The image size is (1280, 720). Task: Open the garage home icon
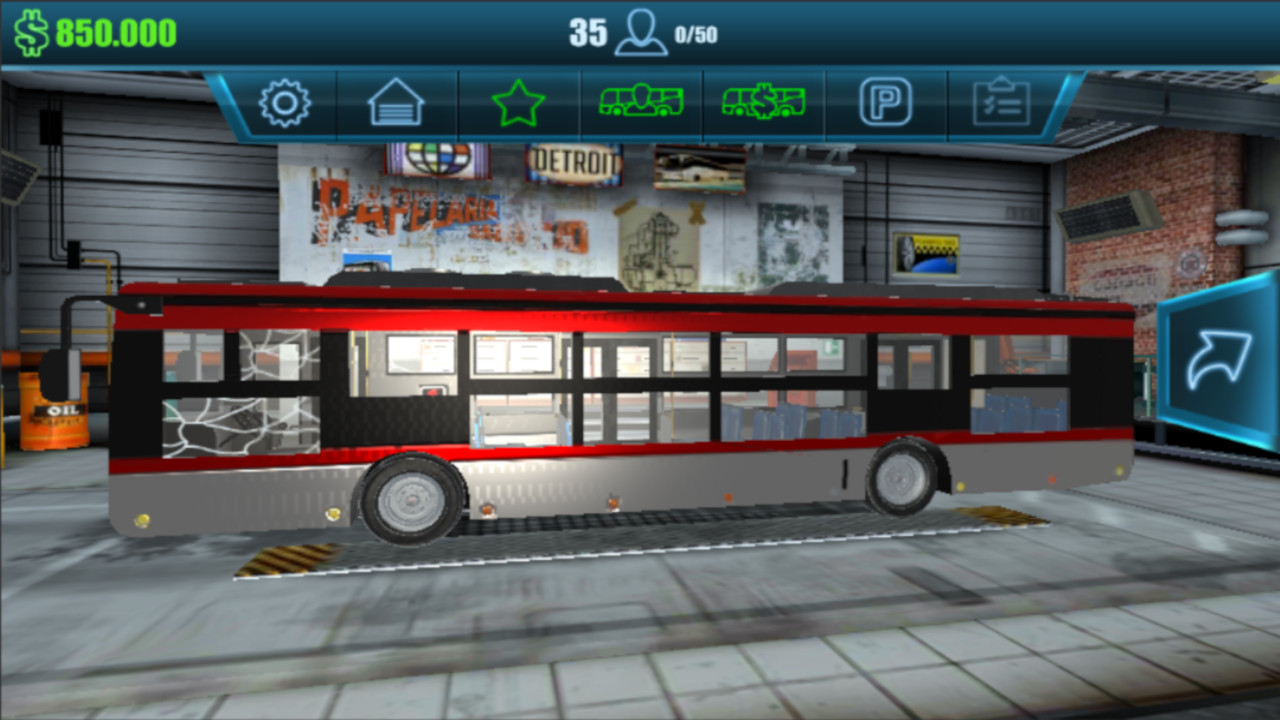(x=397, y=102)
